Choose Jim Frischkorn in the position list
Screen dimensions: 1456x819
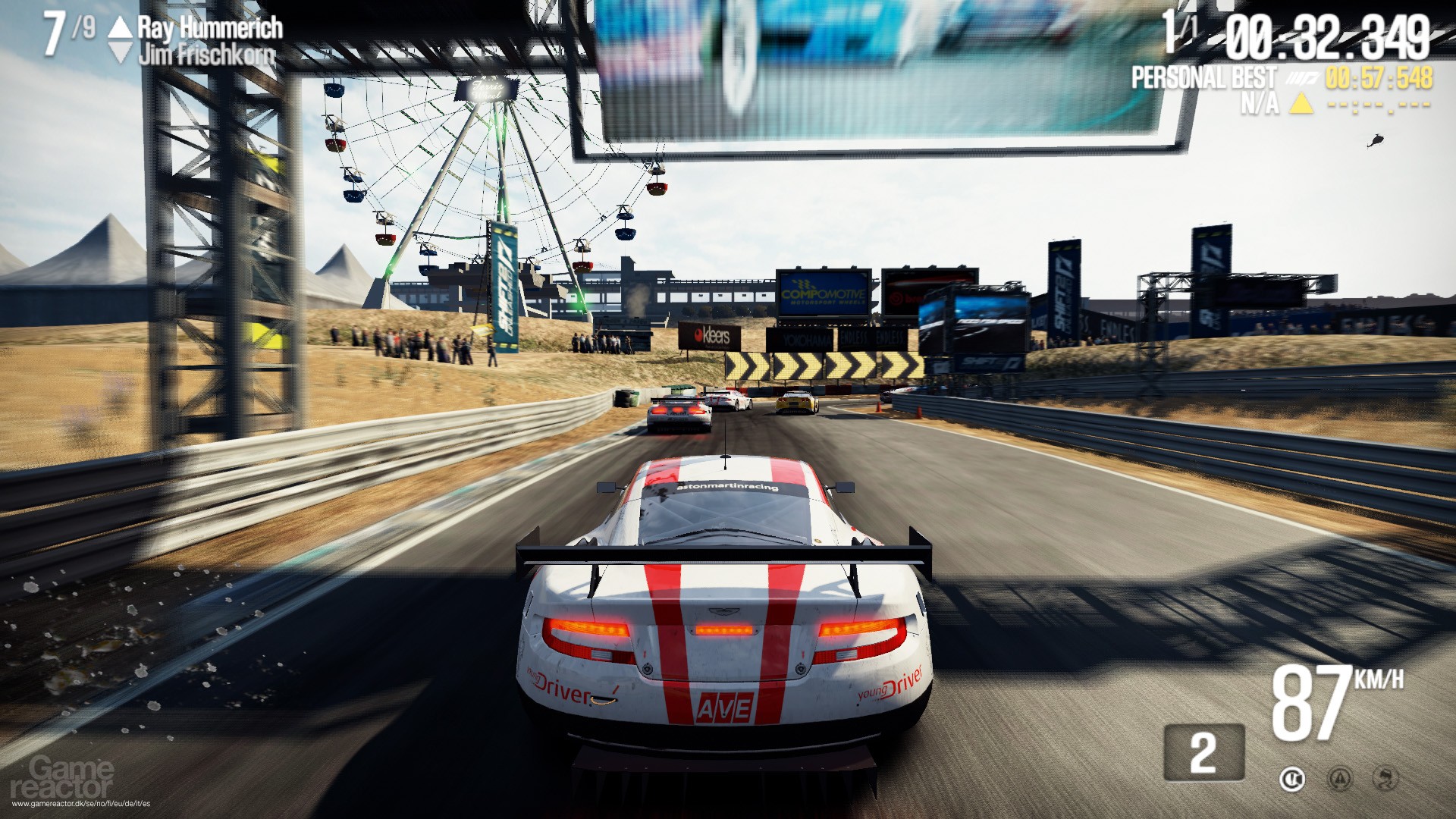point(206,54)
